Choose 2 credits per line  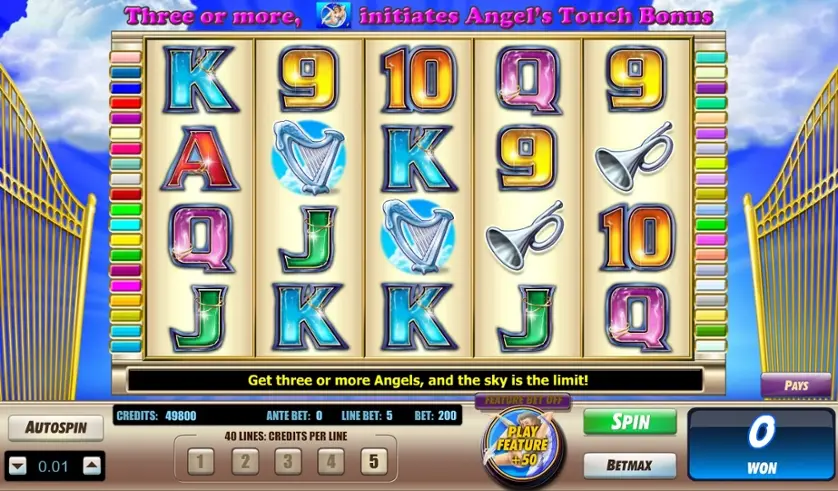243,462
